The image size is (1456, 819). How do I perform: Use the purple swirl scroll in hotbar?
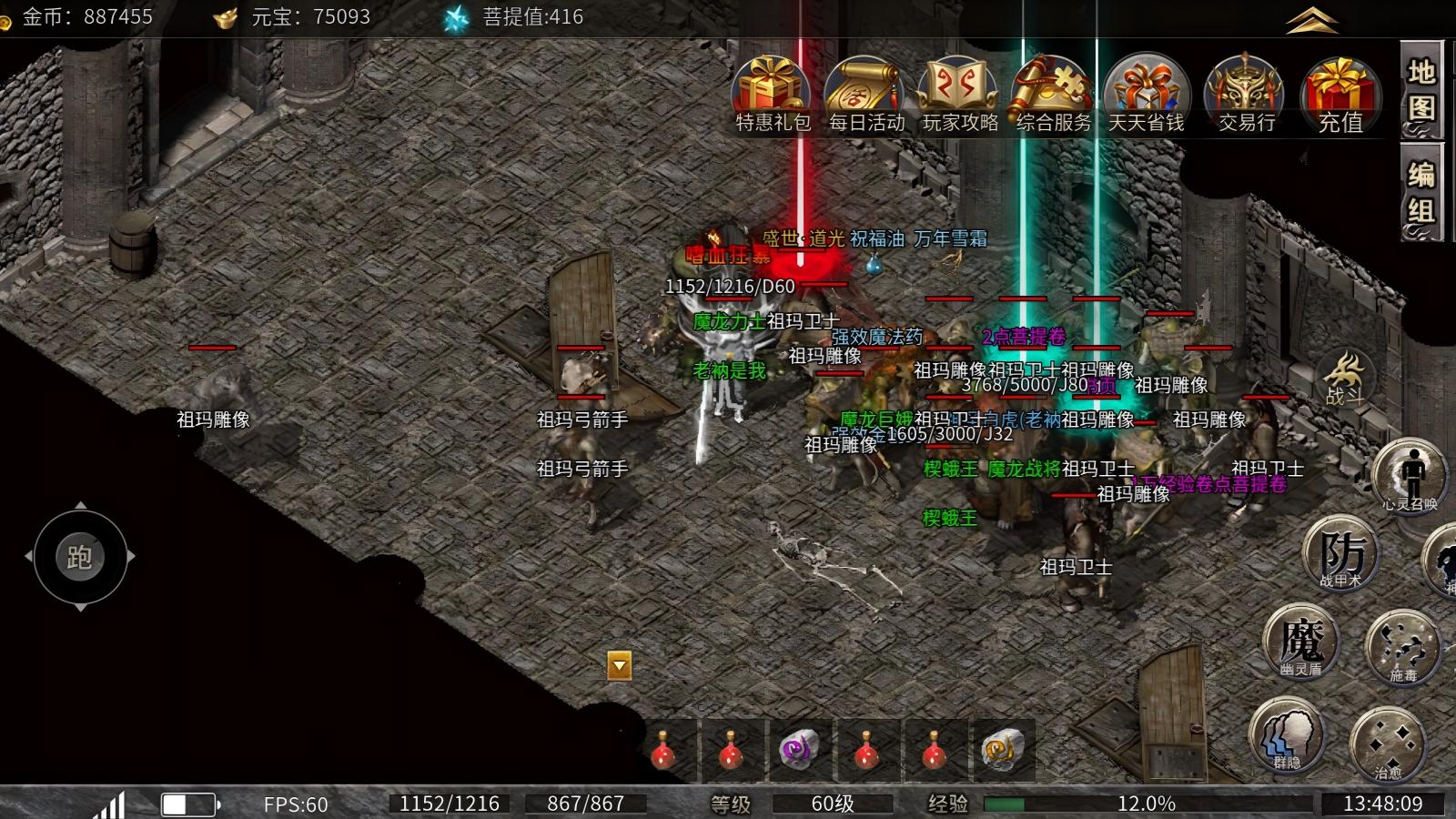click(799, 751)
